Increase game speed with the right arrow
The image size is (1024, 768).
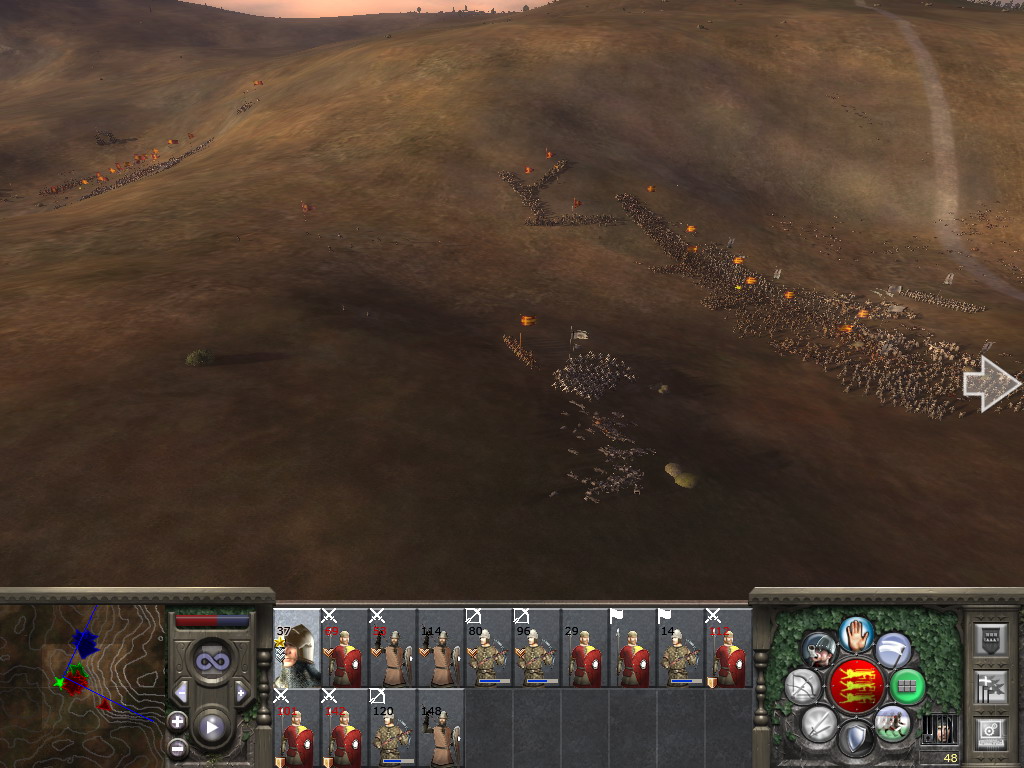point(241,692)
